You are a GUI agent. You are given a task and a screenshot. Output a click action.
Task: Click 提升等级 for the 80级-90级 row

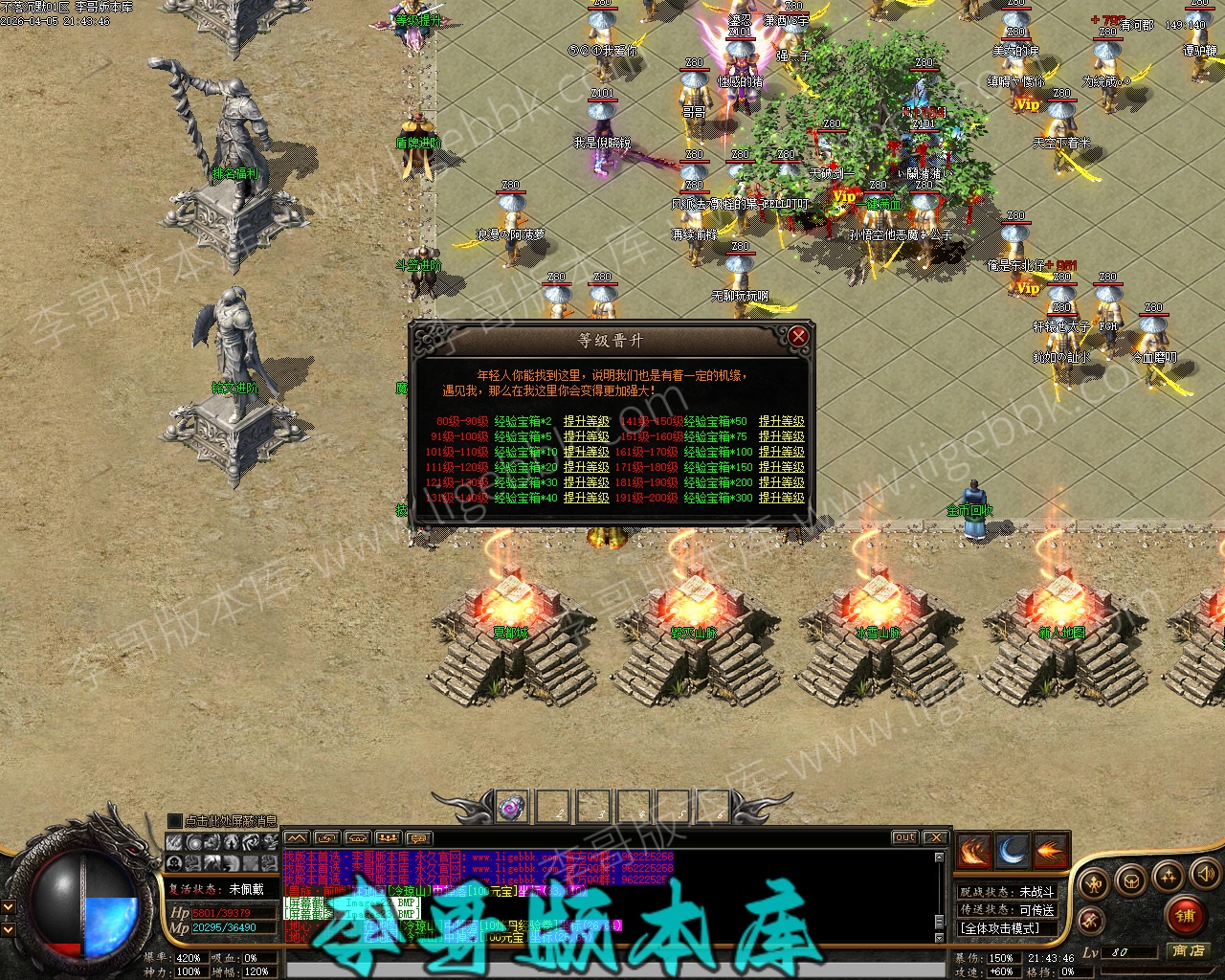(x=586, y=421)
